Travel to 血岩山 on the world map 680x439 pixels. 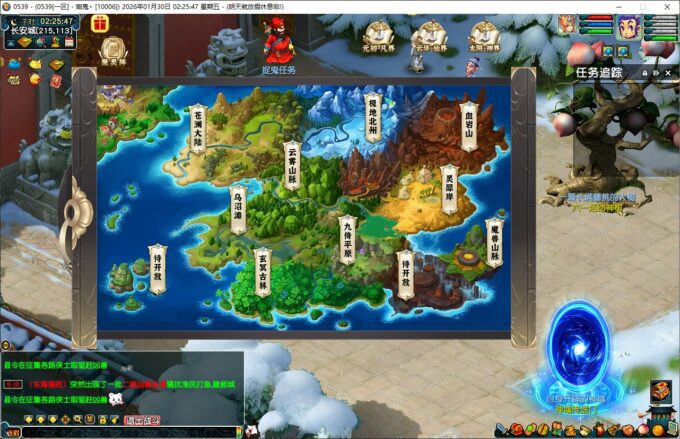point(468,126)
